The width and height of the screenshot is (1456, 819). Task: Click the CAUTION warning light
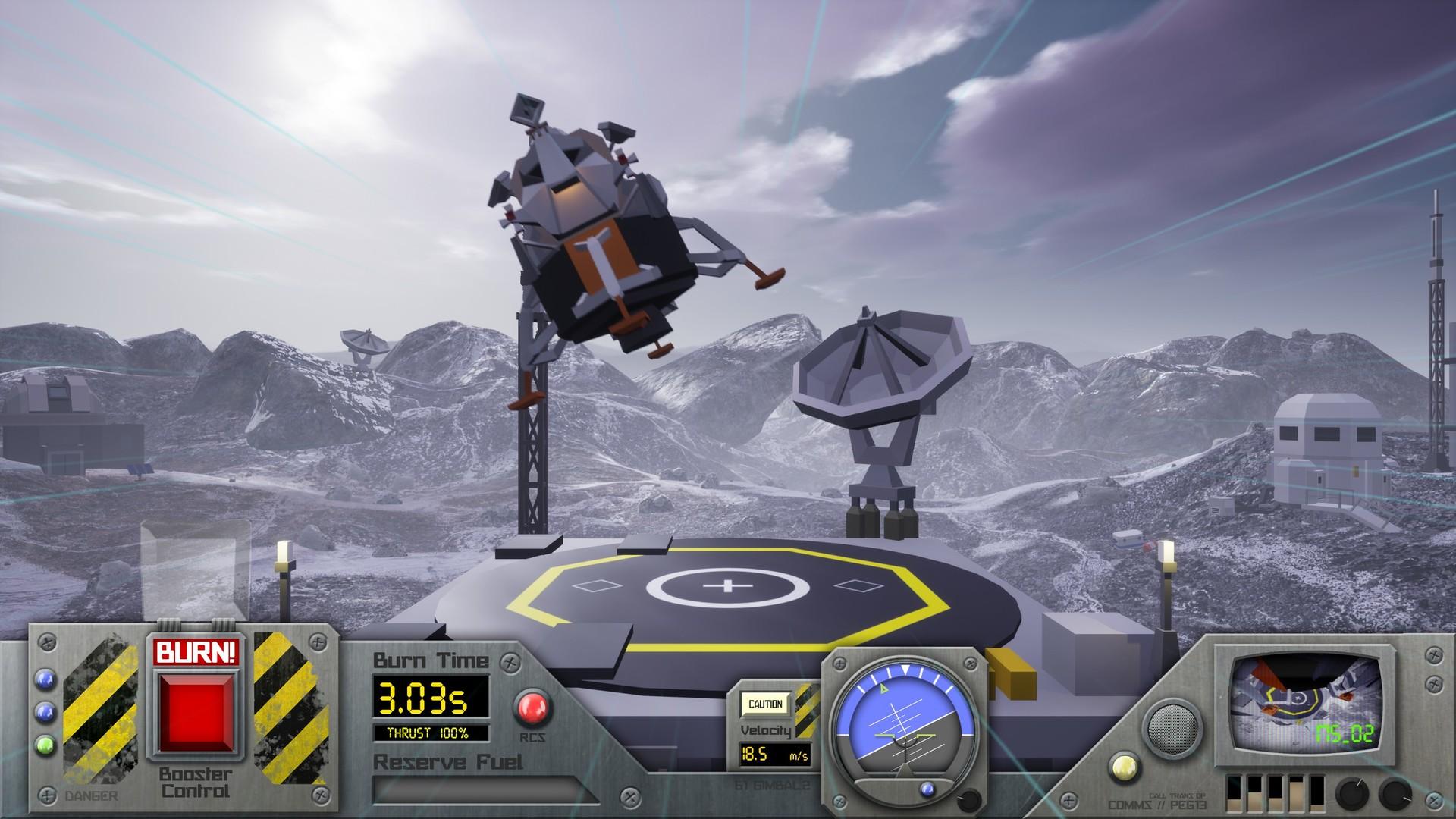tap(765, 704)
